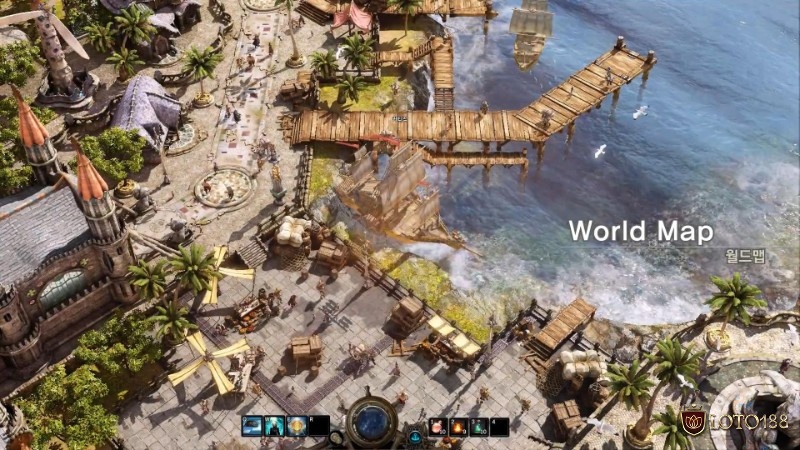Use the red potion in slot 1
800x450 pixels.
439,427
